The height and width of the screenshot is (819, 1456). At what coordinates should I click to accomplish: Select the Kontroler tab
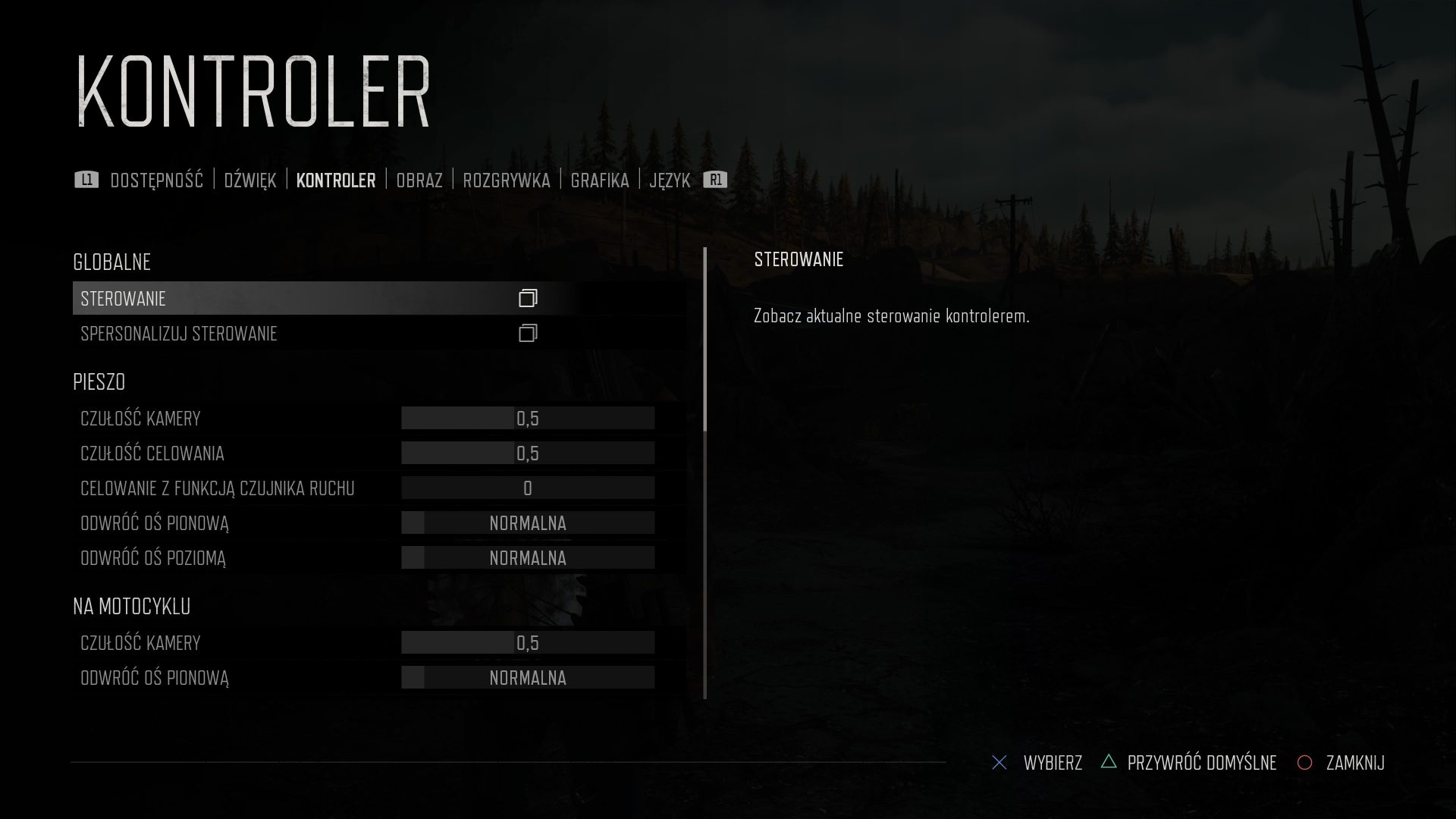point(336,180)
